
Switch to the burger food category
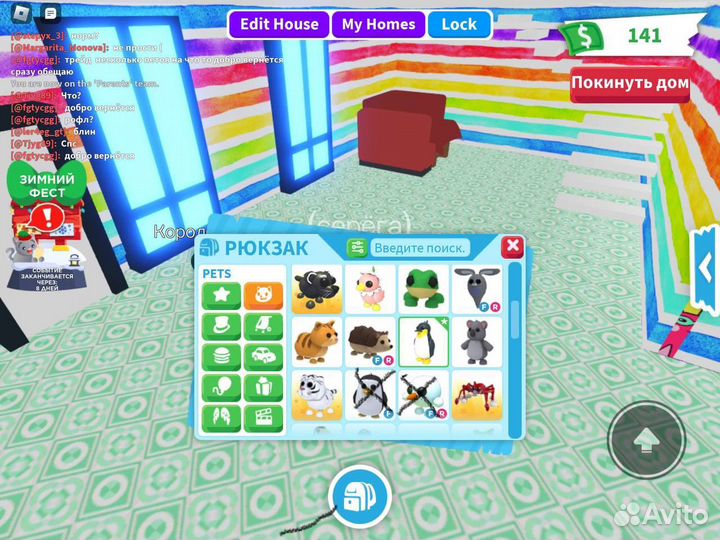point(221,357)
